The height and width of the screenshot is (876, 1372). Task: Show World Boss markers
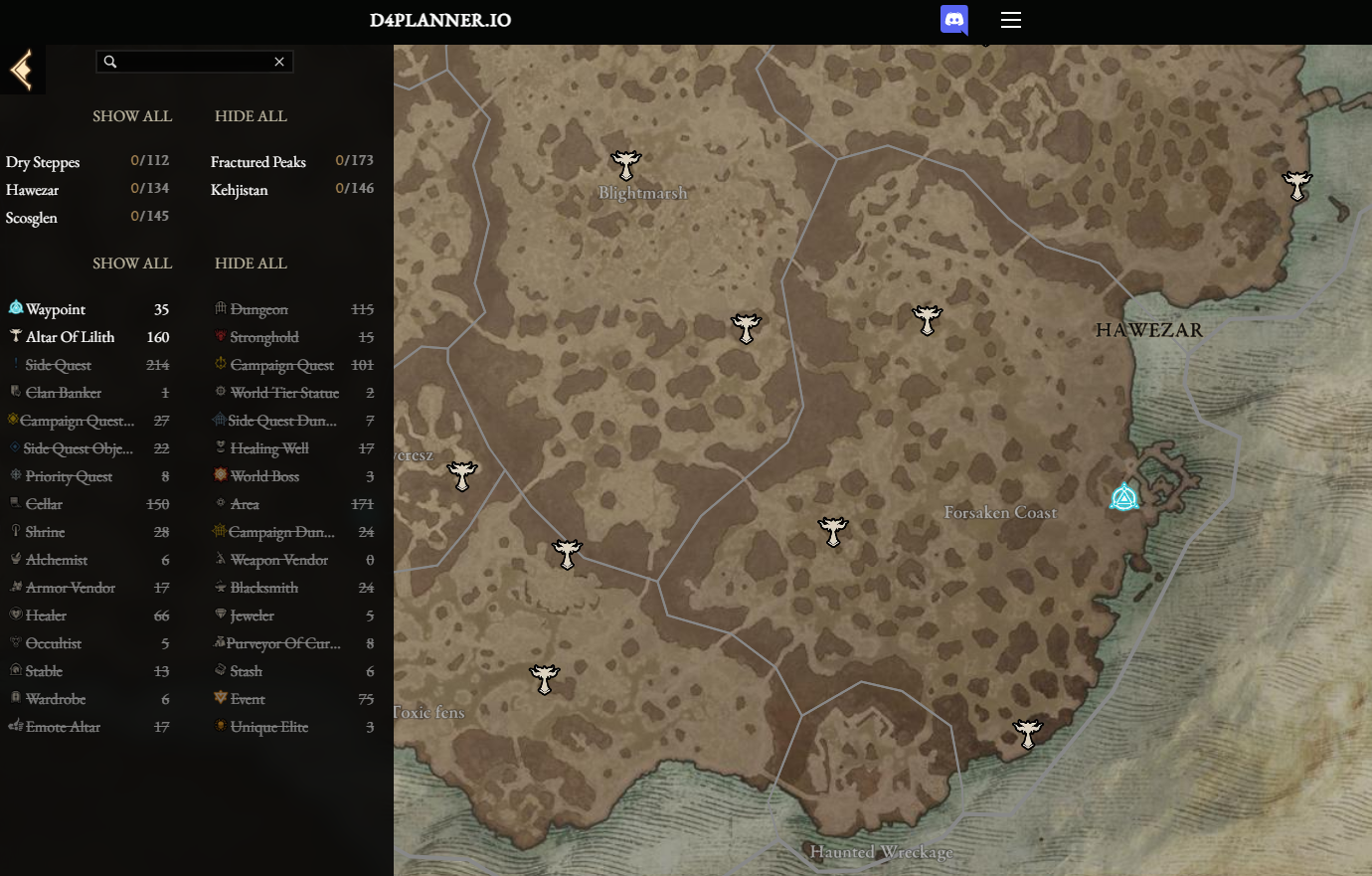click(264, 476)
